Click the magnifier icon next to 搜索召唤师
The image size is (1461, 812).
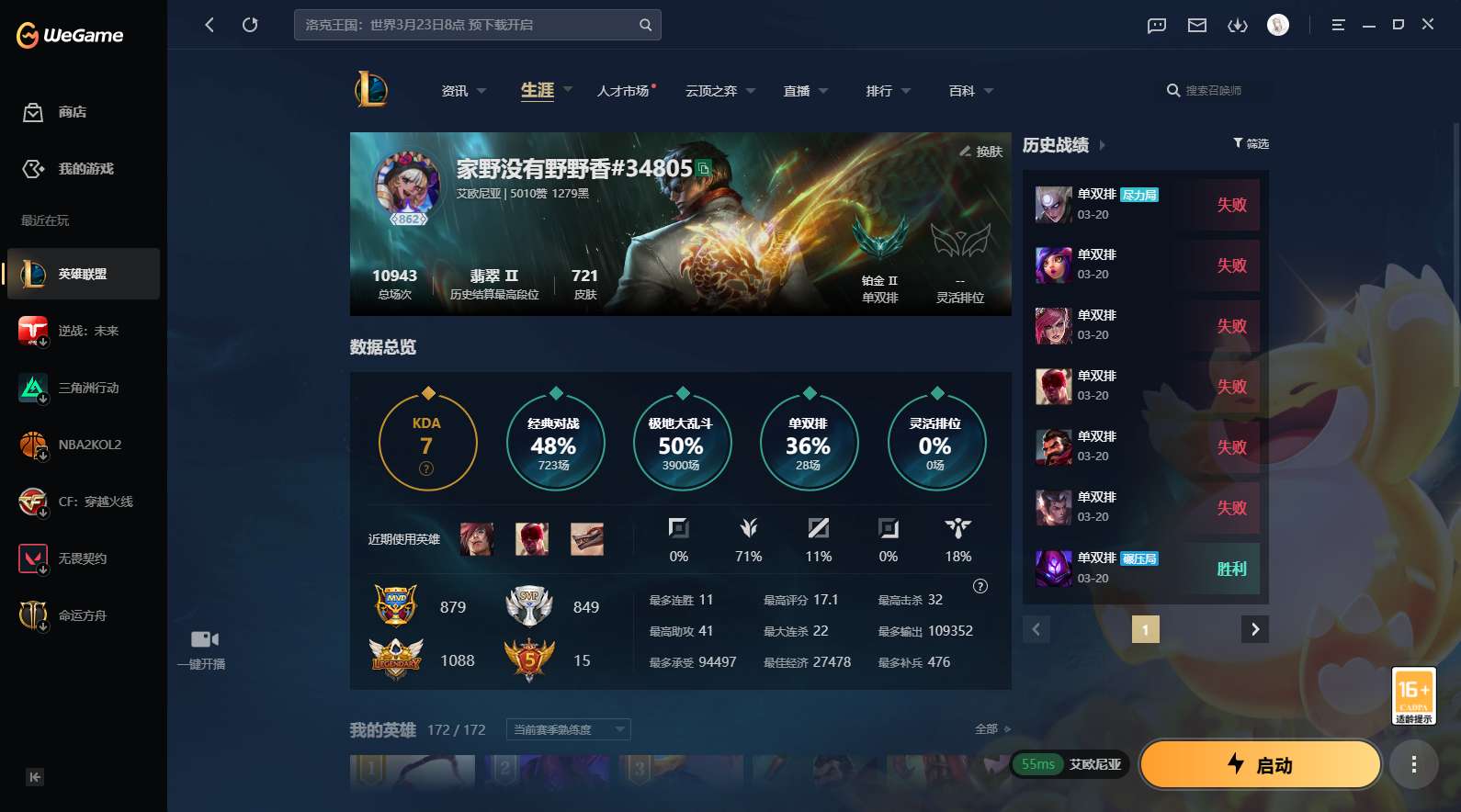coord(1172,90)
